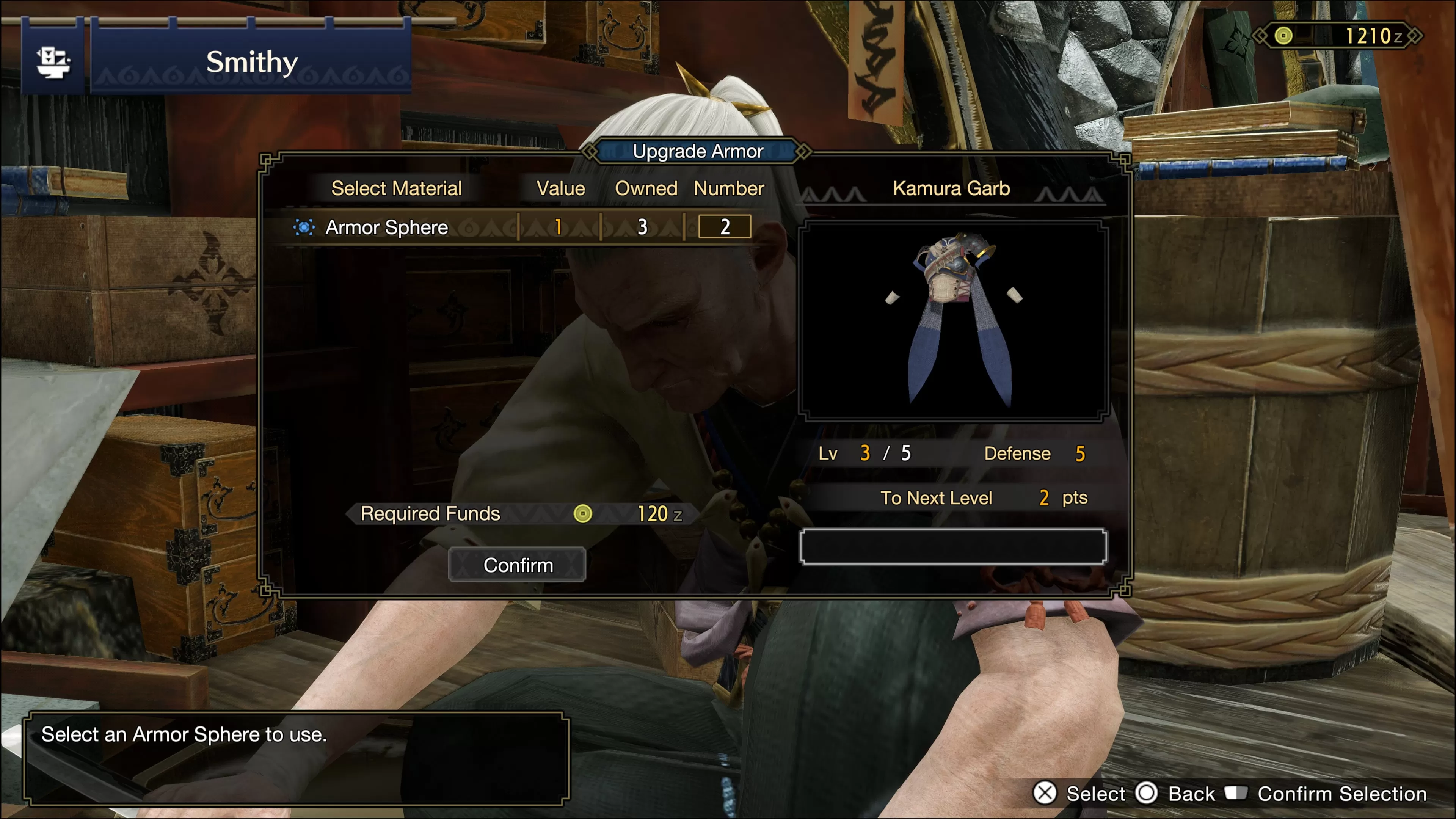Image resolution: width=1456 pixels, height=819 pixels.
Task: Click the Upgrade Armor title tab
Action: coord(698,151)
